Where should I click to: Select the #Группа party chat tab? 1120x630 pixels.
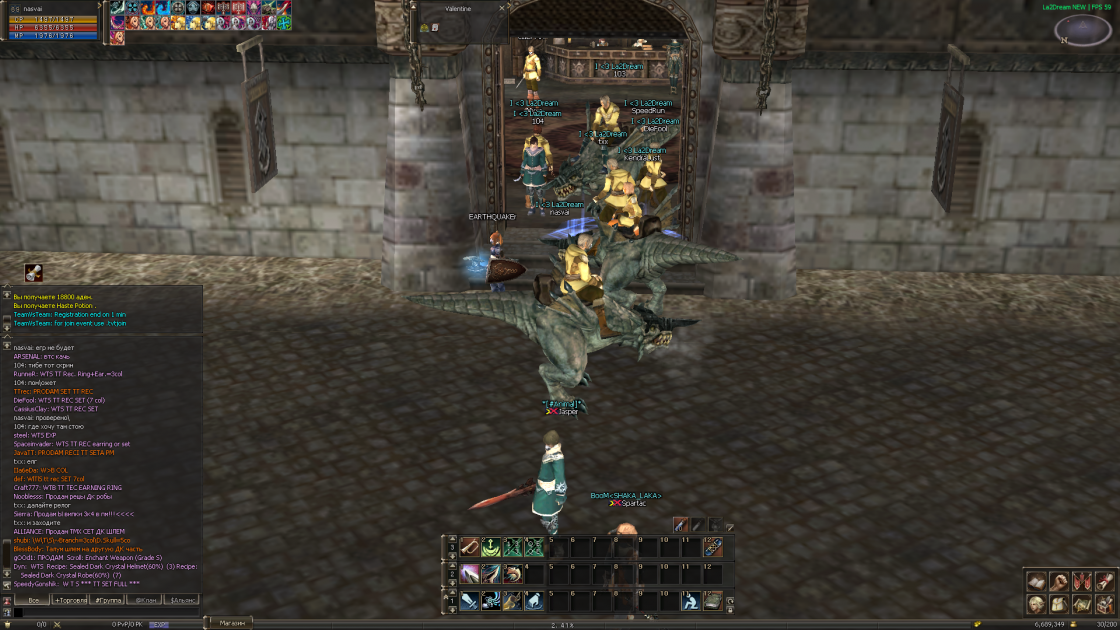tap(108, 599)
